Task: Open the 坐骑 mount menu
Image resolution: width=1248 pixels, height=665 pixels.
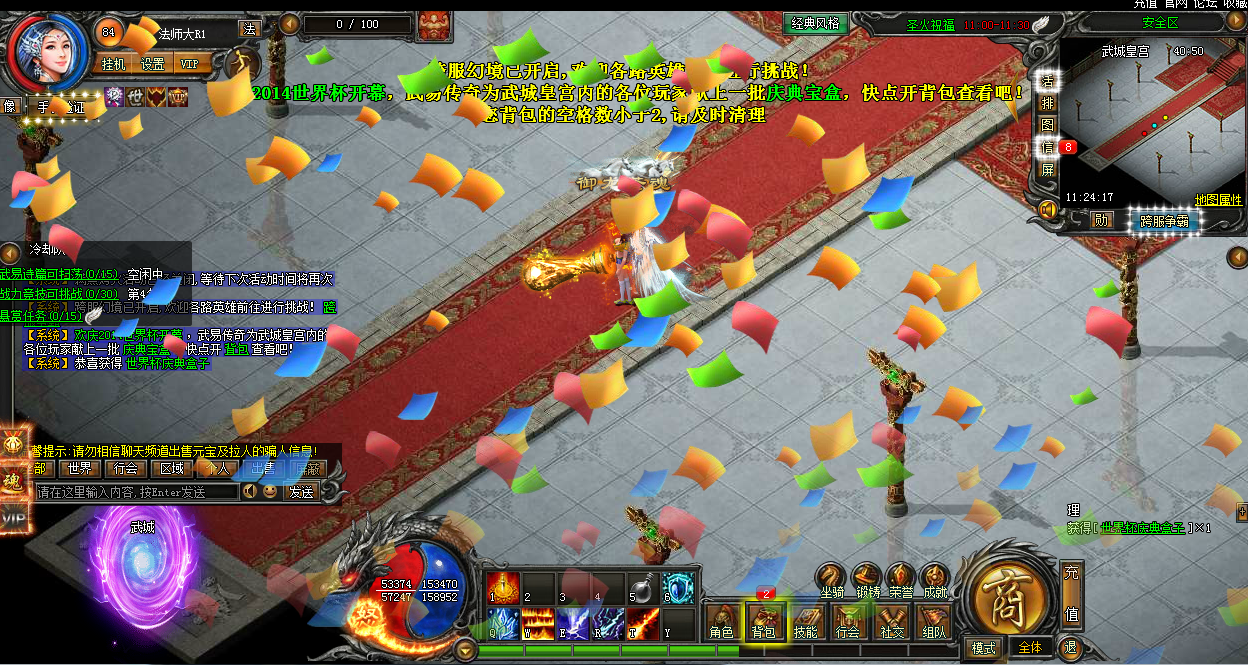Action: point(832,579)
